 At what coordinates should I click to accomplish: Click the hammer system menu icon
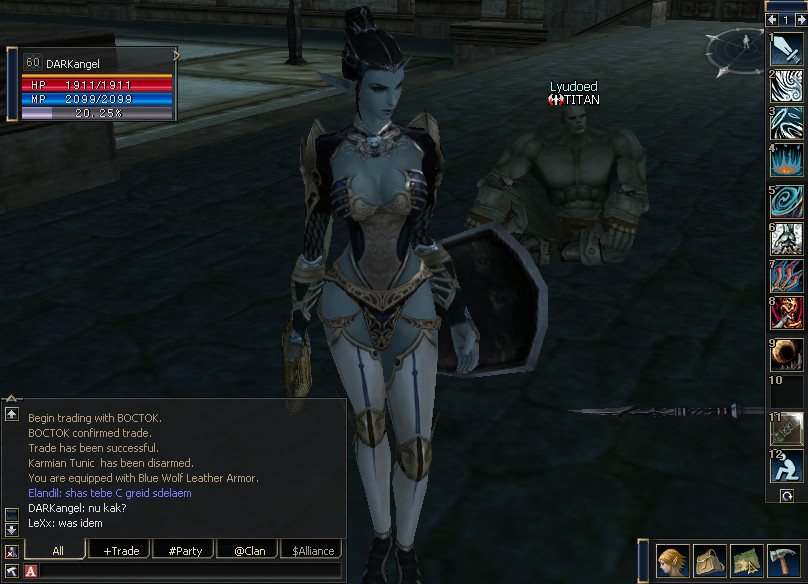[x=783, y=562]
